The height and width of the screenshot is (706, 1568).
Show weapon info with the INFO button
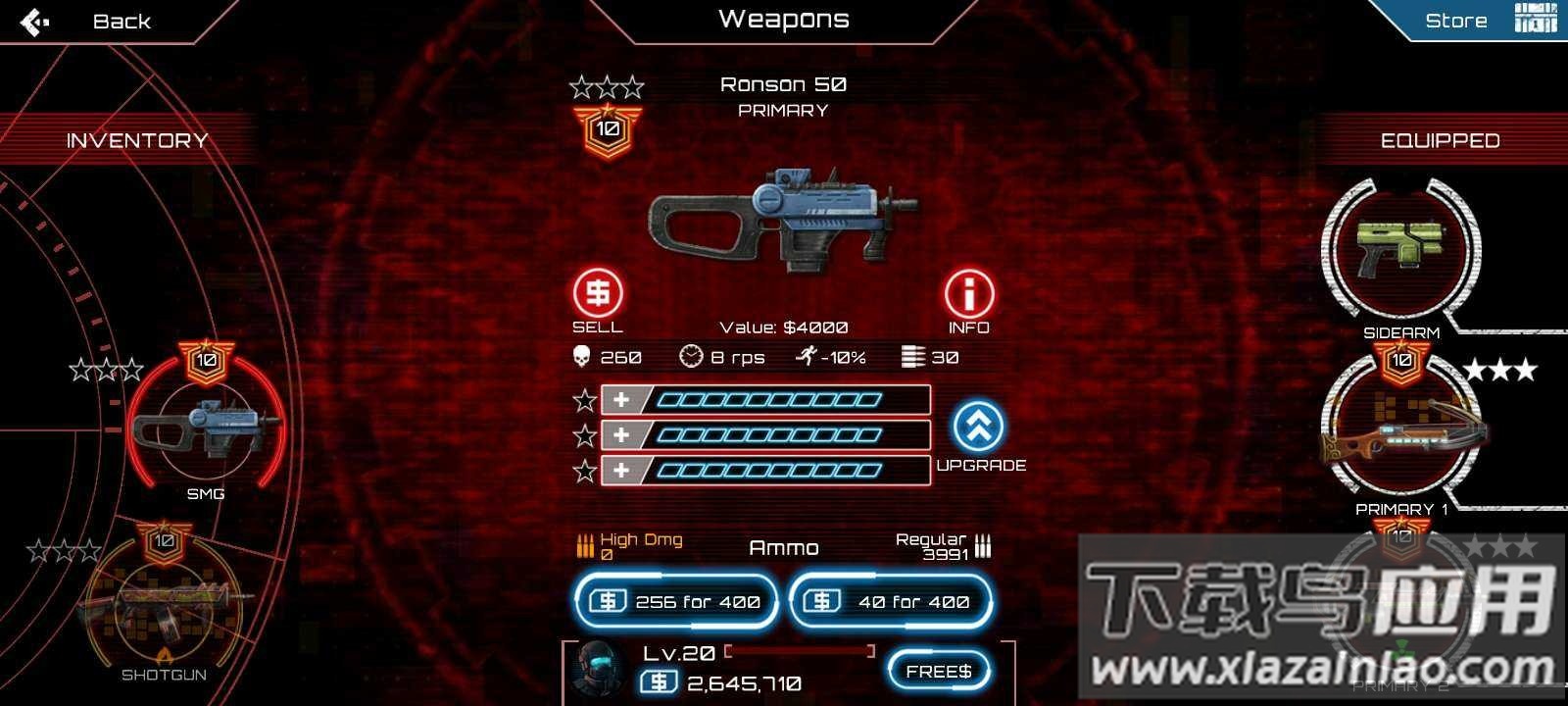click(968, 293)
